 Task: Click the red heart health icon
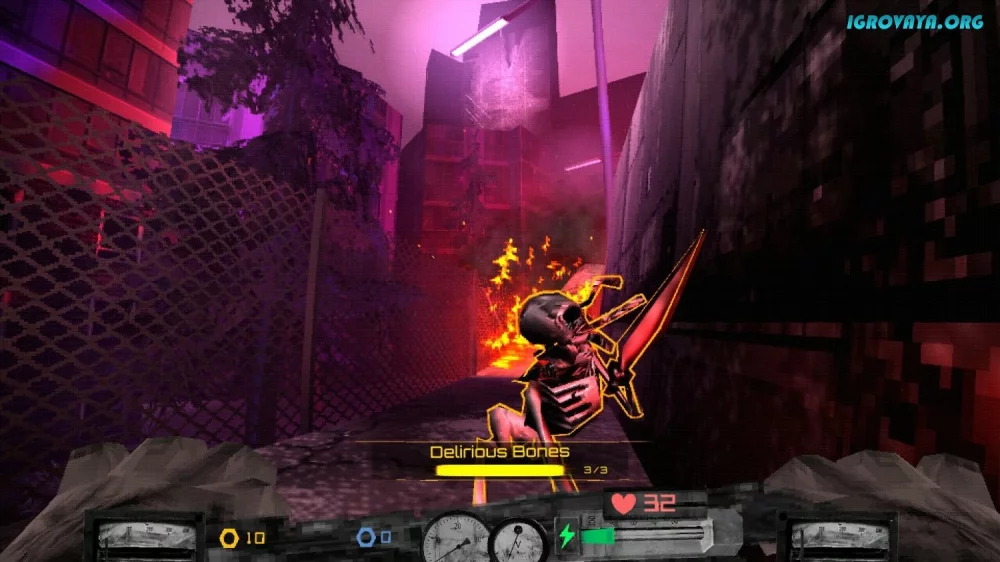click(x=624, y=503)
